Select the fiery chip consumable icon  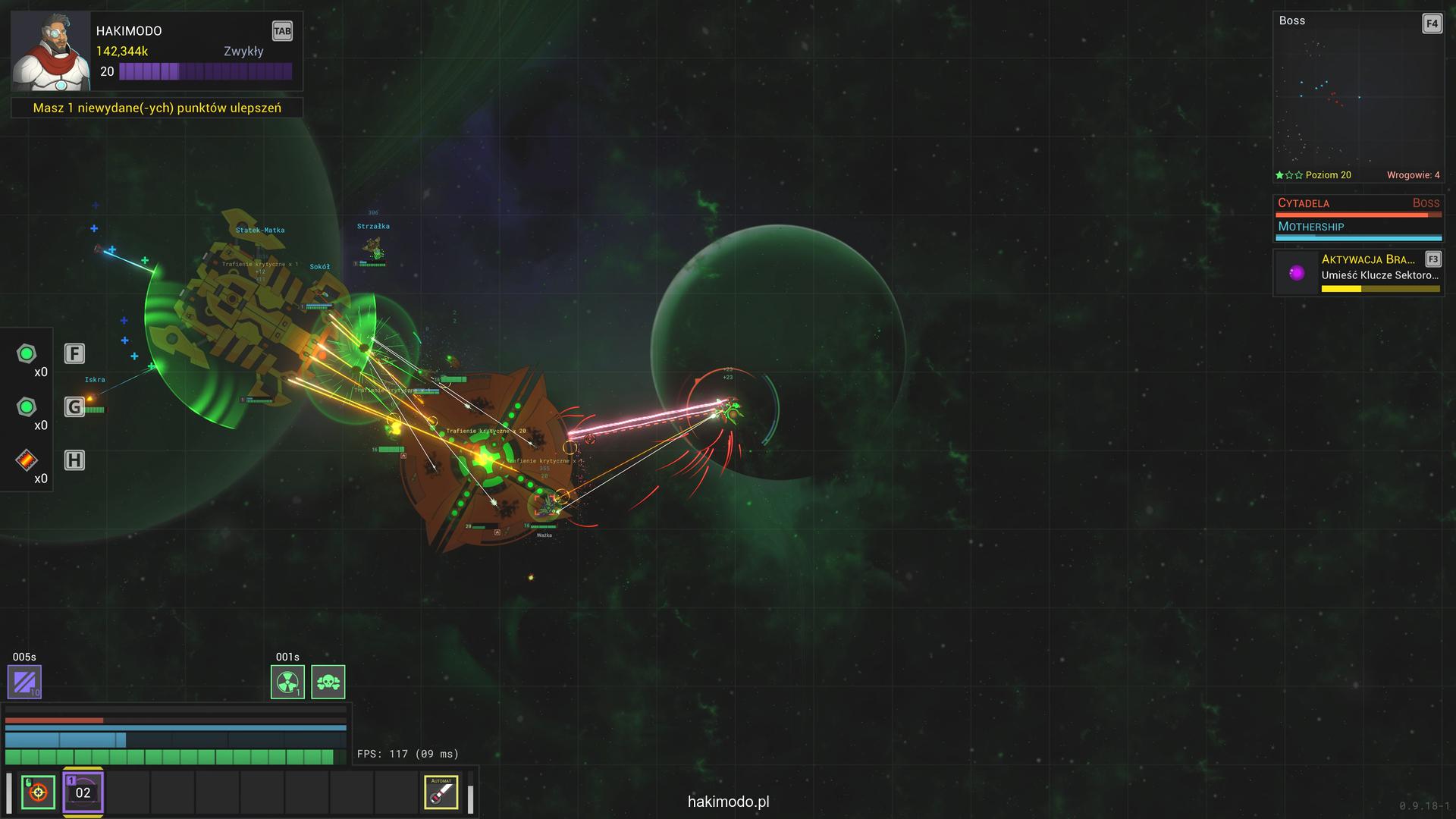[27, 460]
